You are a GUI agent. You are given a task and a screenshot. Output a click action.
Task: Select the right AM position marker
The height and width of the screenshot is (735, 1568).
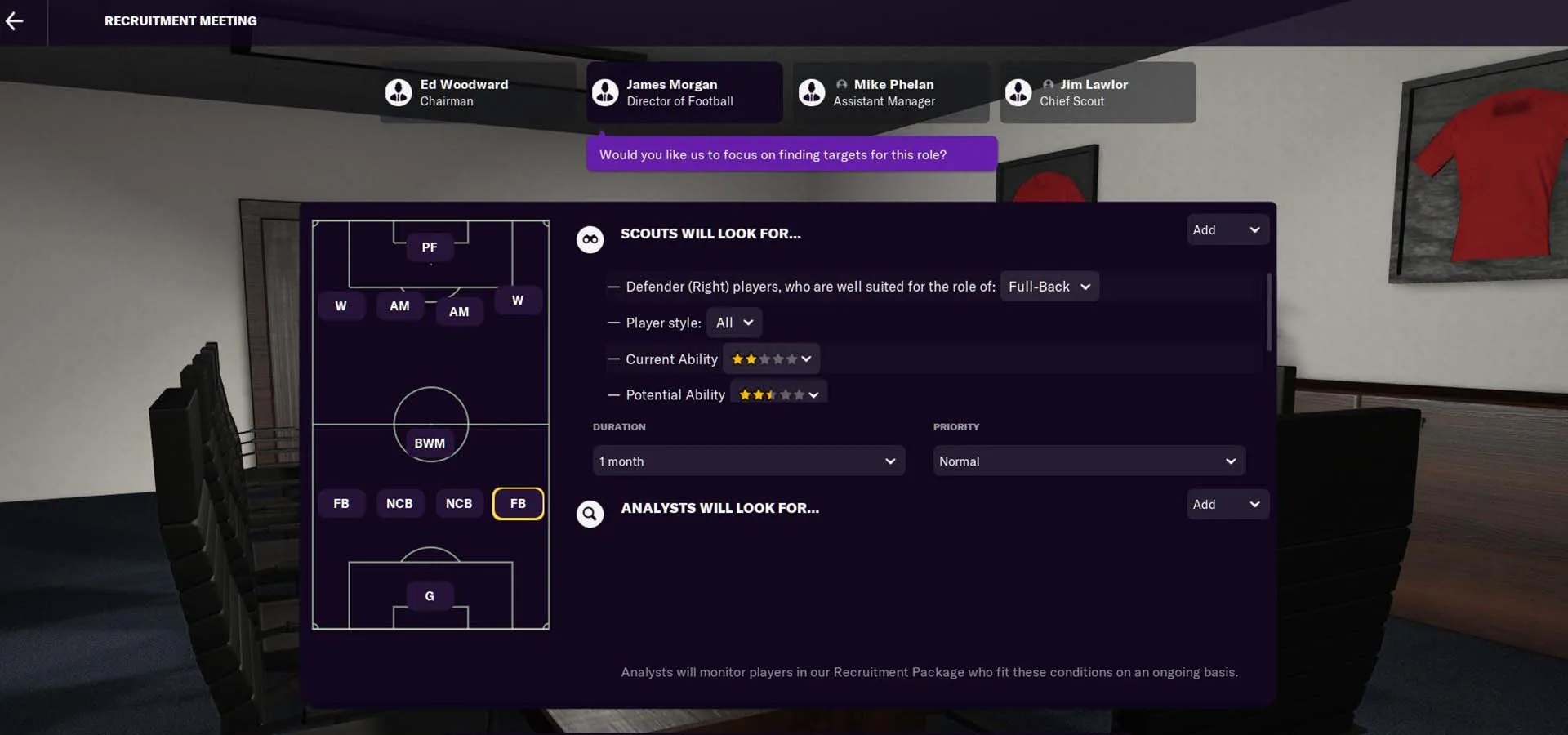pyautogui.click(x=459, y=310)
